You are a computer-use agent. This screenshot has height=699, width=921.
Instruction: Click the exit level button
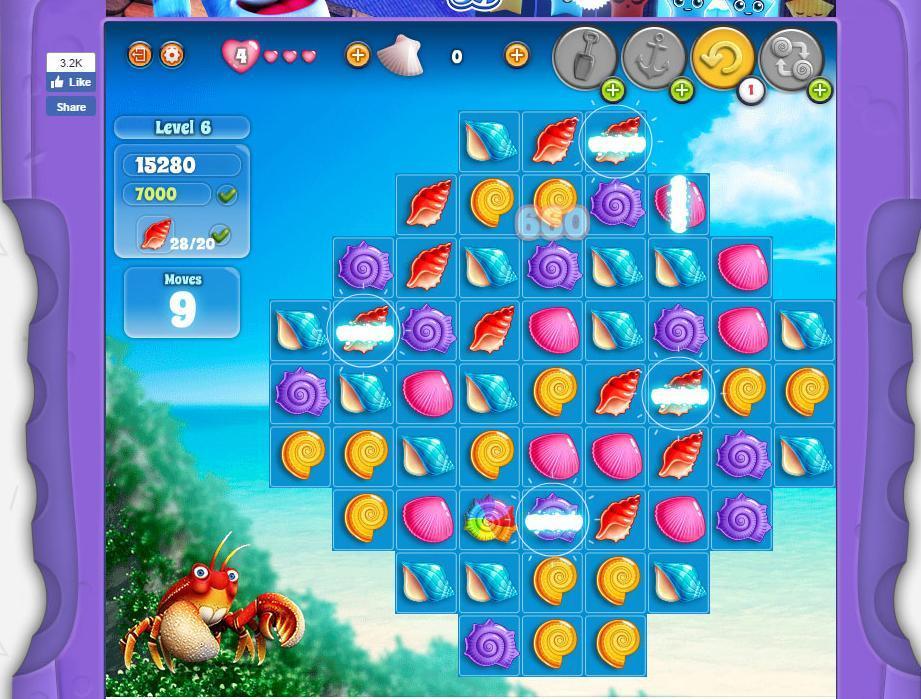tap(140, 55)
